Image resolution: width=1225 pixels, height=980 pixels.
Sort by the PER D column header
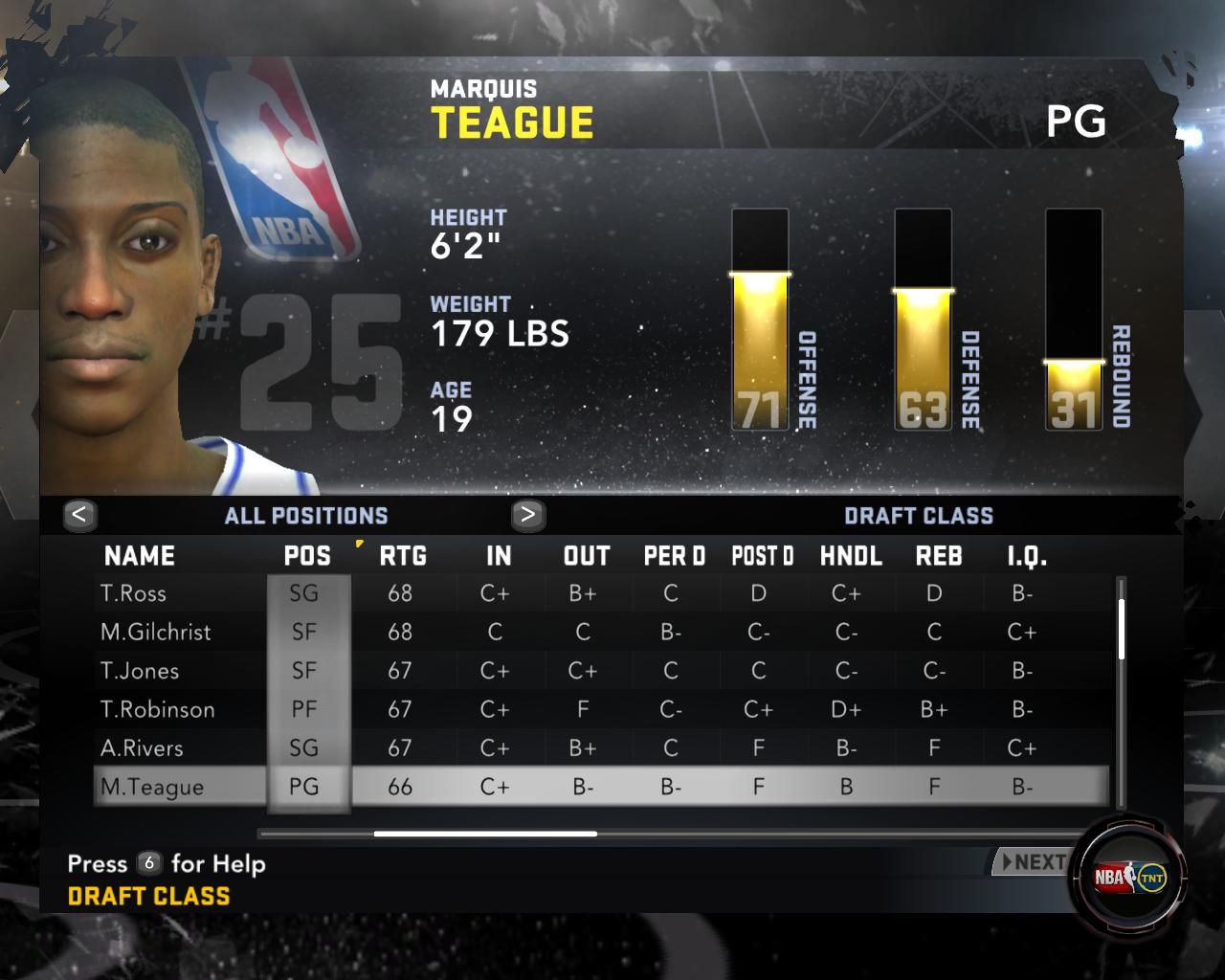click(x=674, y=556)
